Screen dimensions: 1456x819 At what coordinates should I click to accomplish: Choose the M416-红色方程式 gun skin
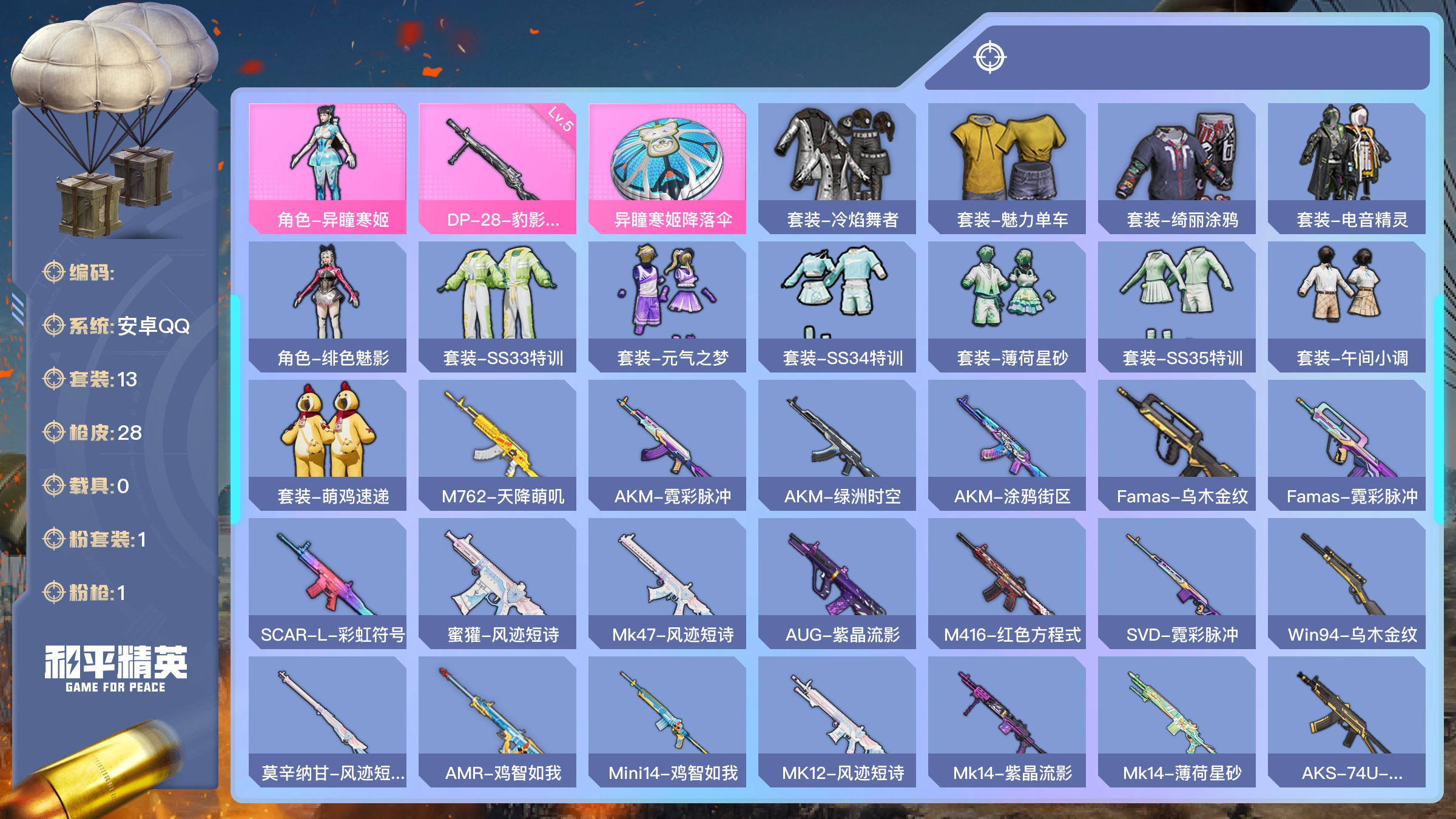pyautogui.click(x=1007, y=582)
